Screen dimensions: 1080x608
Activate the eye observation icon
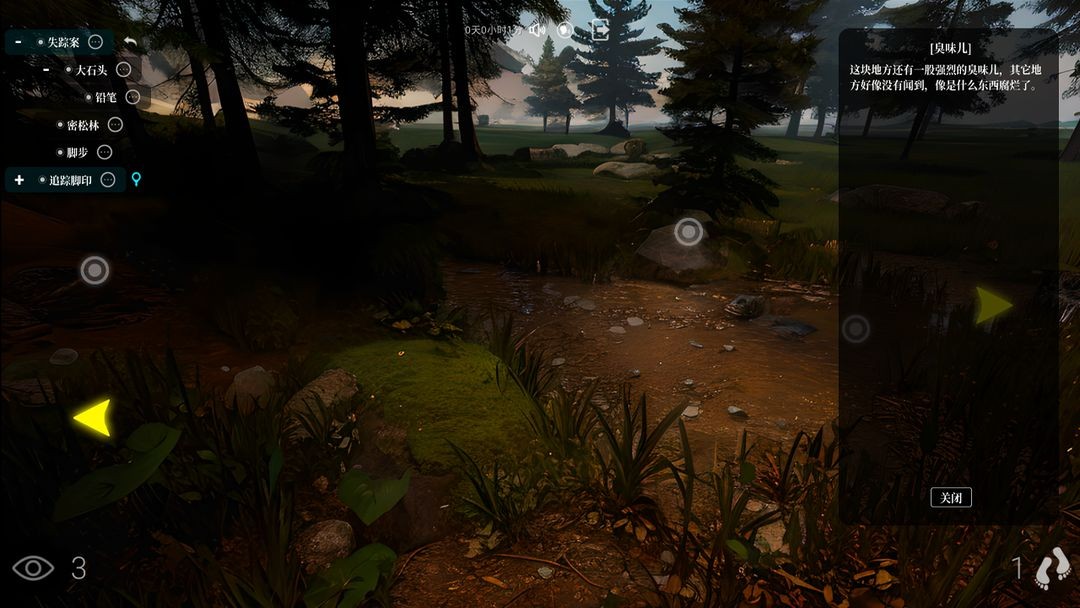point(33,568)
